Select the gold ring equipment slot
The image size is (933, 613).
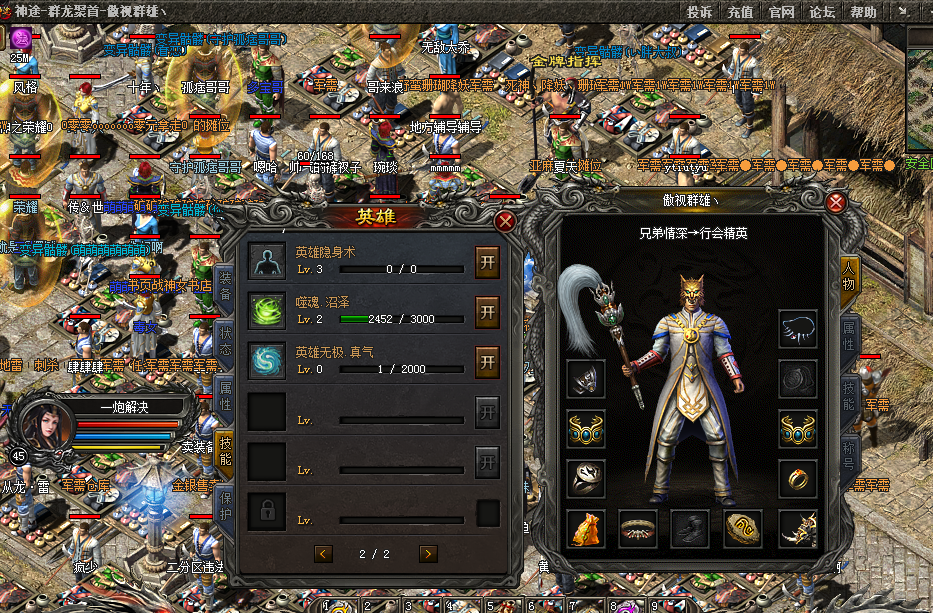tap(798, 479)
